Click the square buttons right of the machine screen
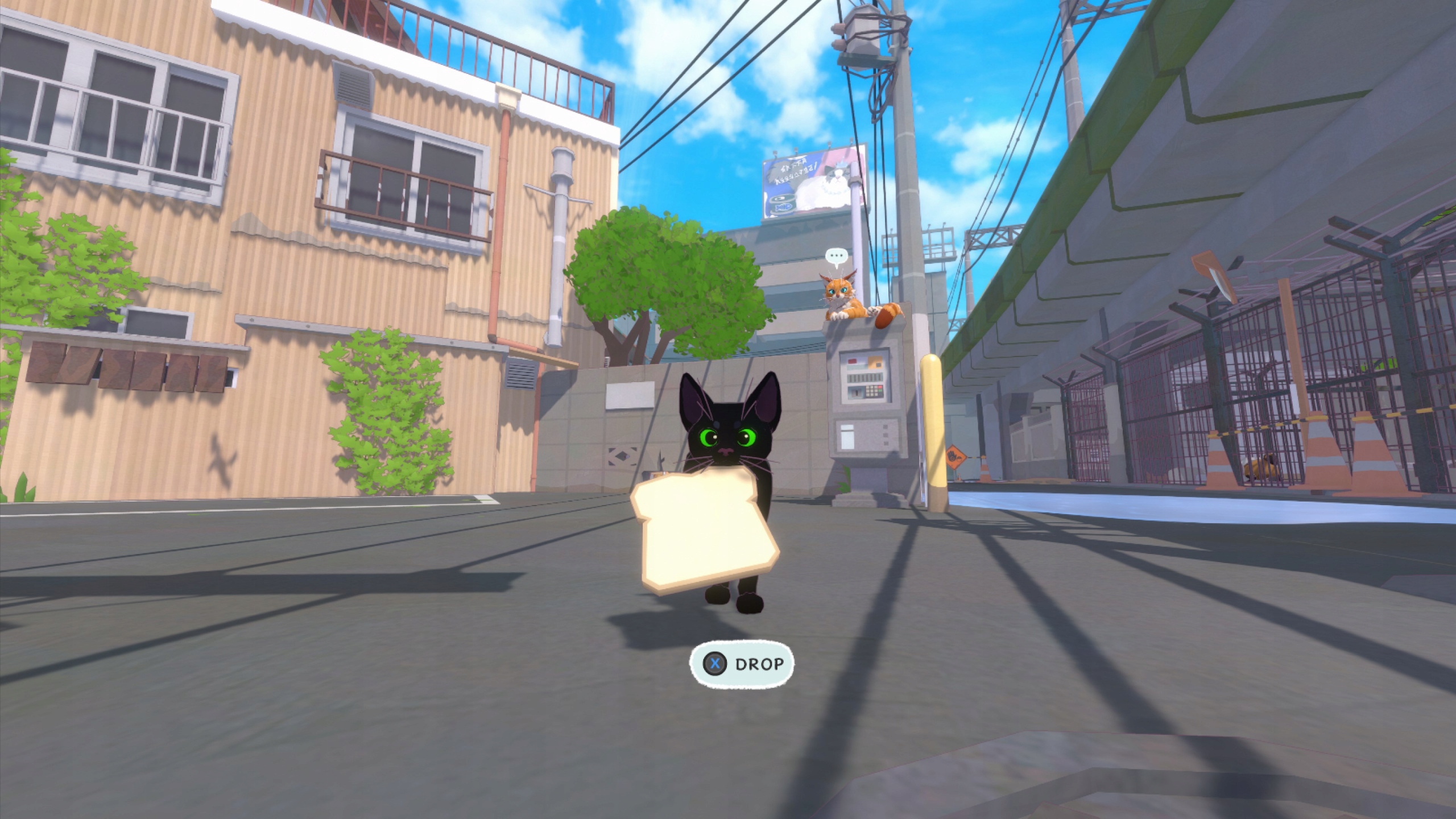 coord(886,433)
